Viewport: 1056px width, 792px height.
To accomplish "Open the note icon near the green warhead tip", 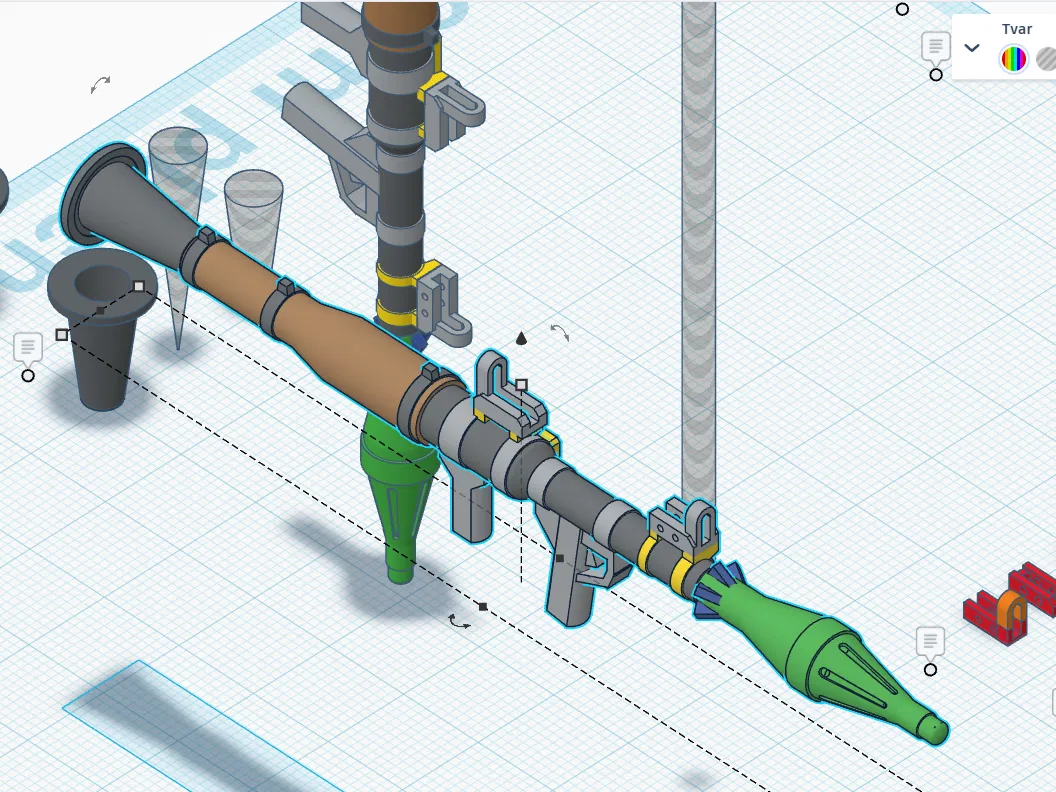I will [930, 640].
